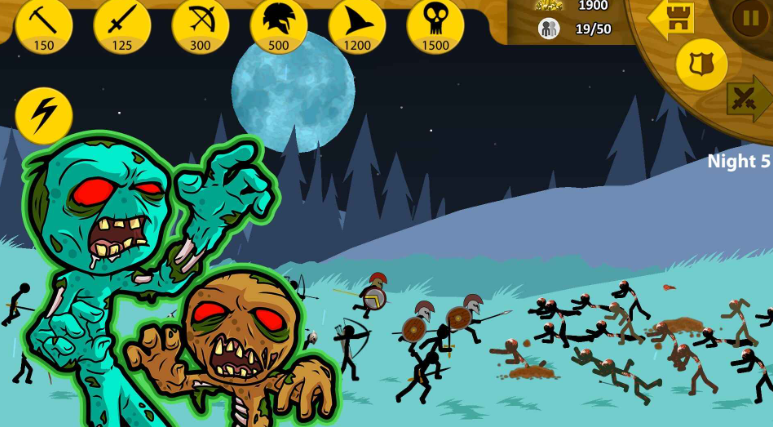773x427 pixels.
Task: Train a miner for 150 gold
Action: 44,24
